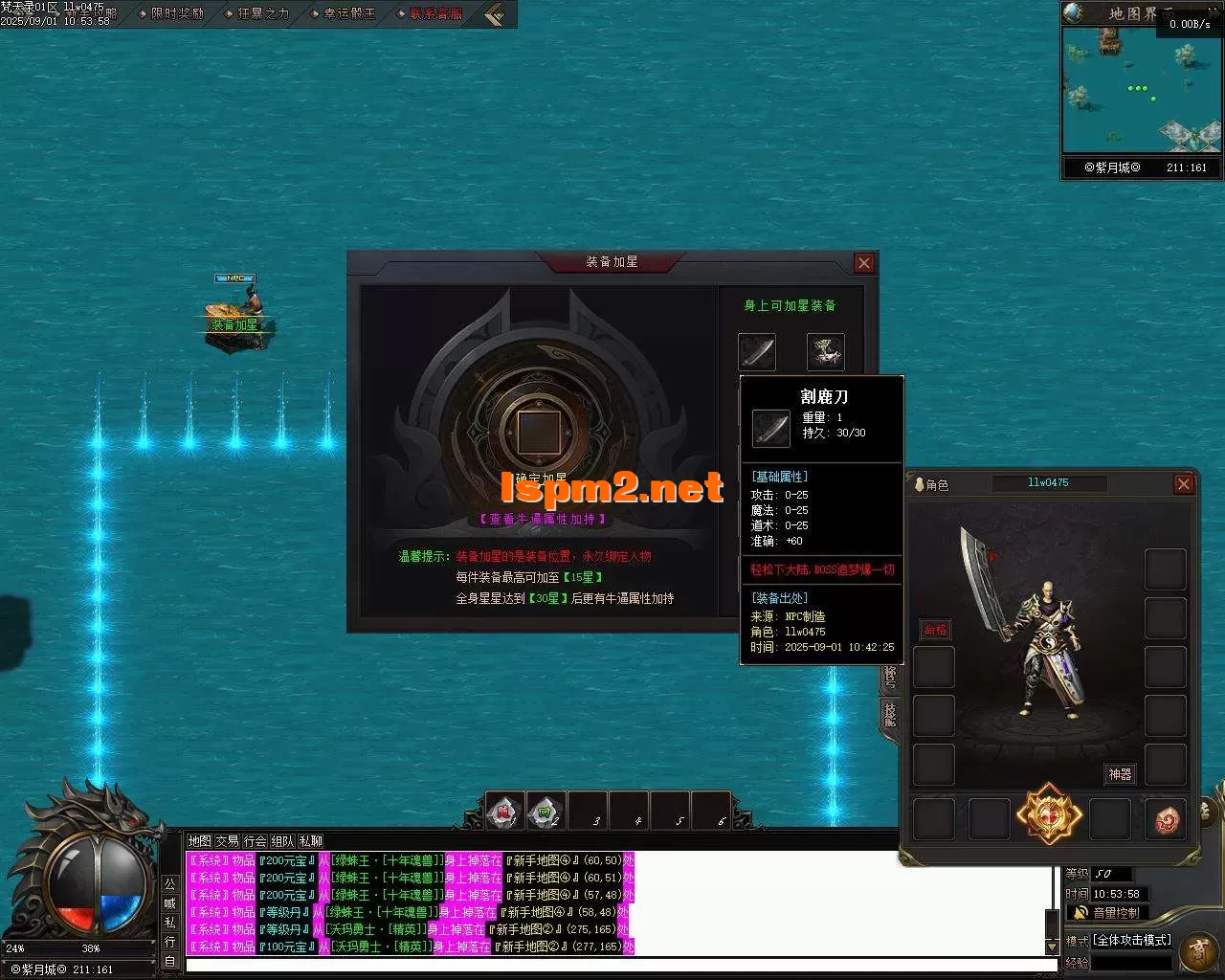Open the 神器 artifact button
The height and width of the screenshot is (980, 1225).
pyautogui.click(x=1120, y=773)
